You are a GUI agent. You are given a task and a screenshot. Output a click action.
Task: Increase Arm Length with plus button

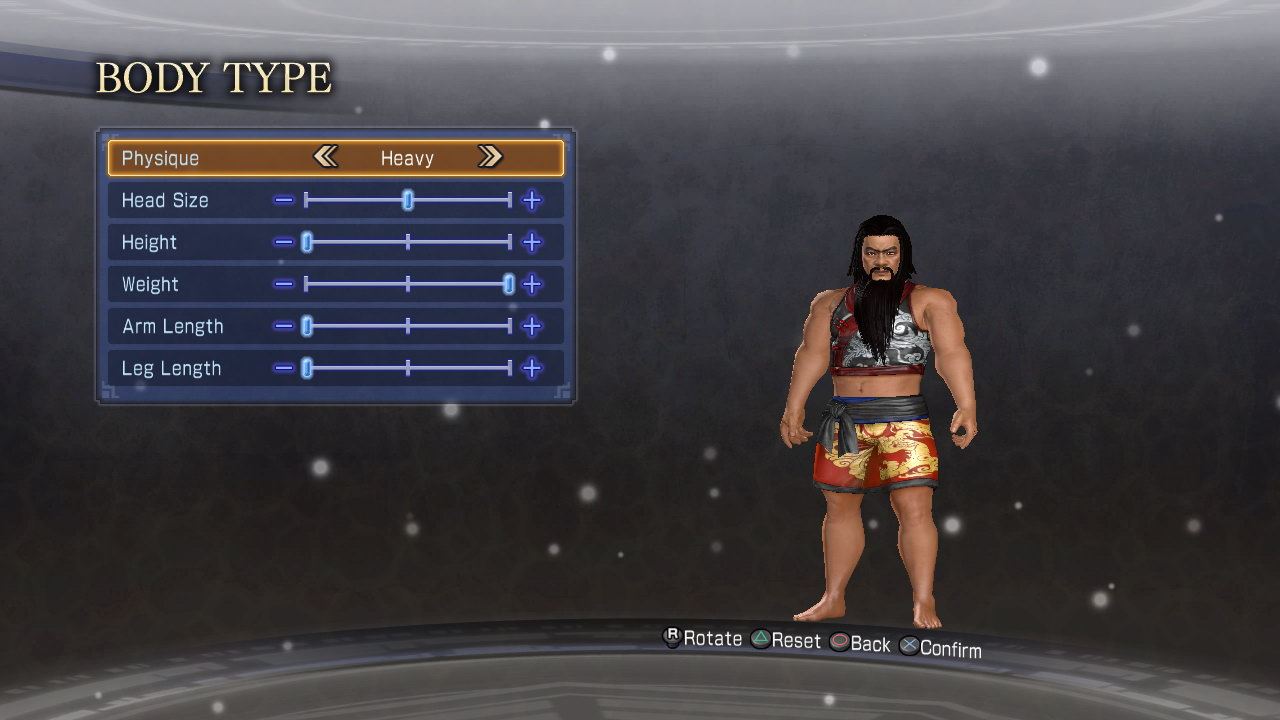(x=532, y=326)
